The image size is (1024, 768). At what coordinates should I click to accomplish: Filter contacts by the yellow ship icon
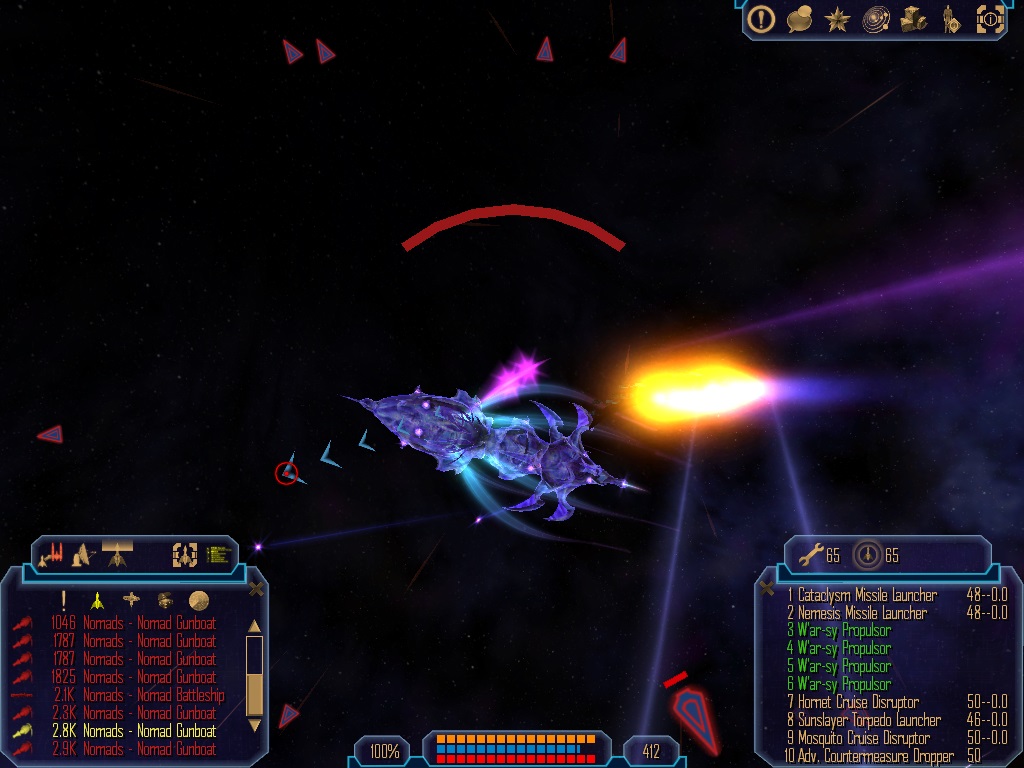(x=97, y=600)
